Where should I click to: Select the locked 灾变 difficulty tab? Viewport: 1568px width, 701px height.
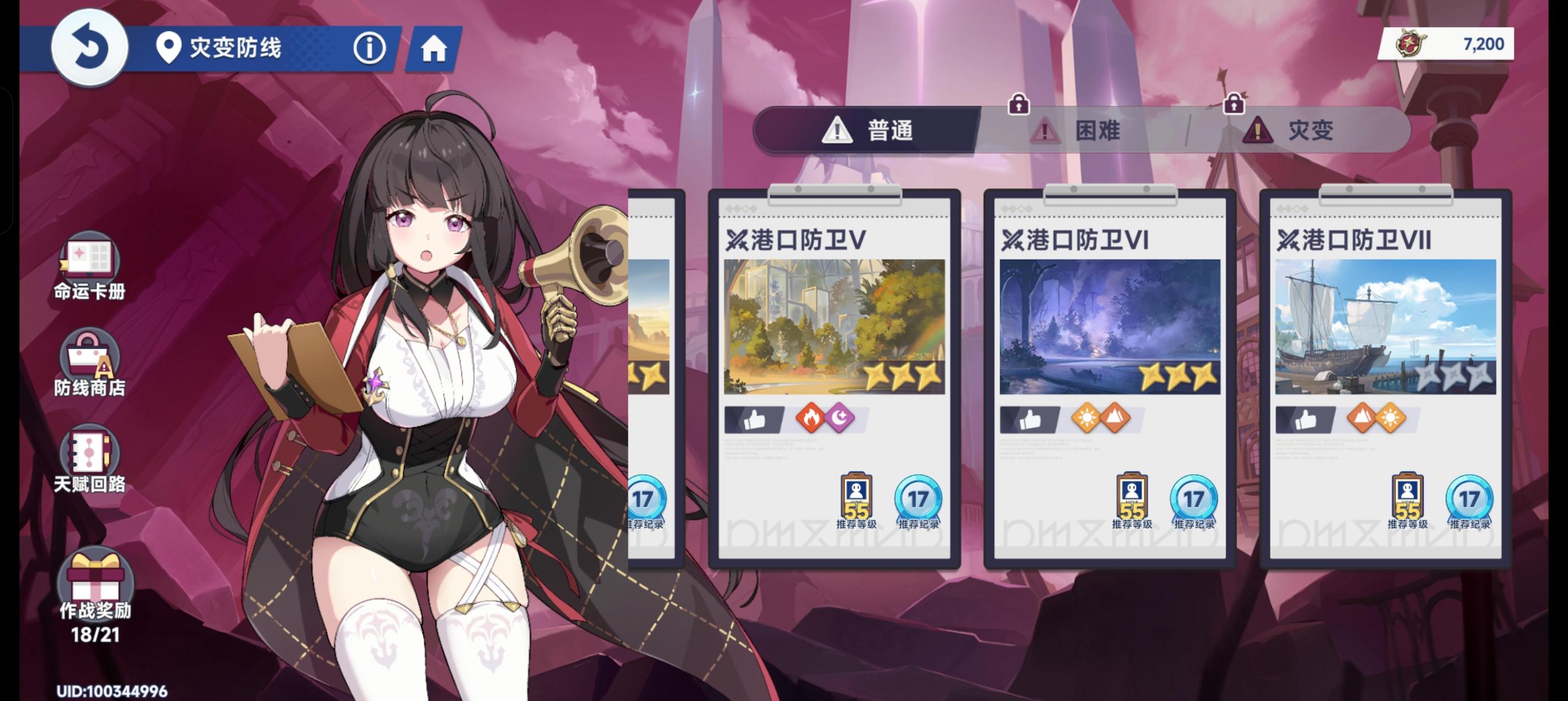point(1294,131)
